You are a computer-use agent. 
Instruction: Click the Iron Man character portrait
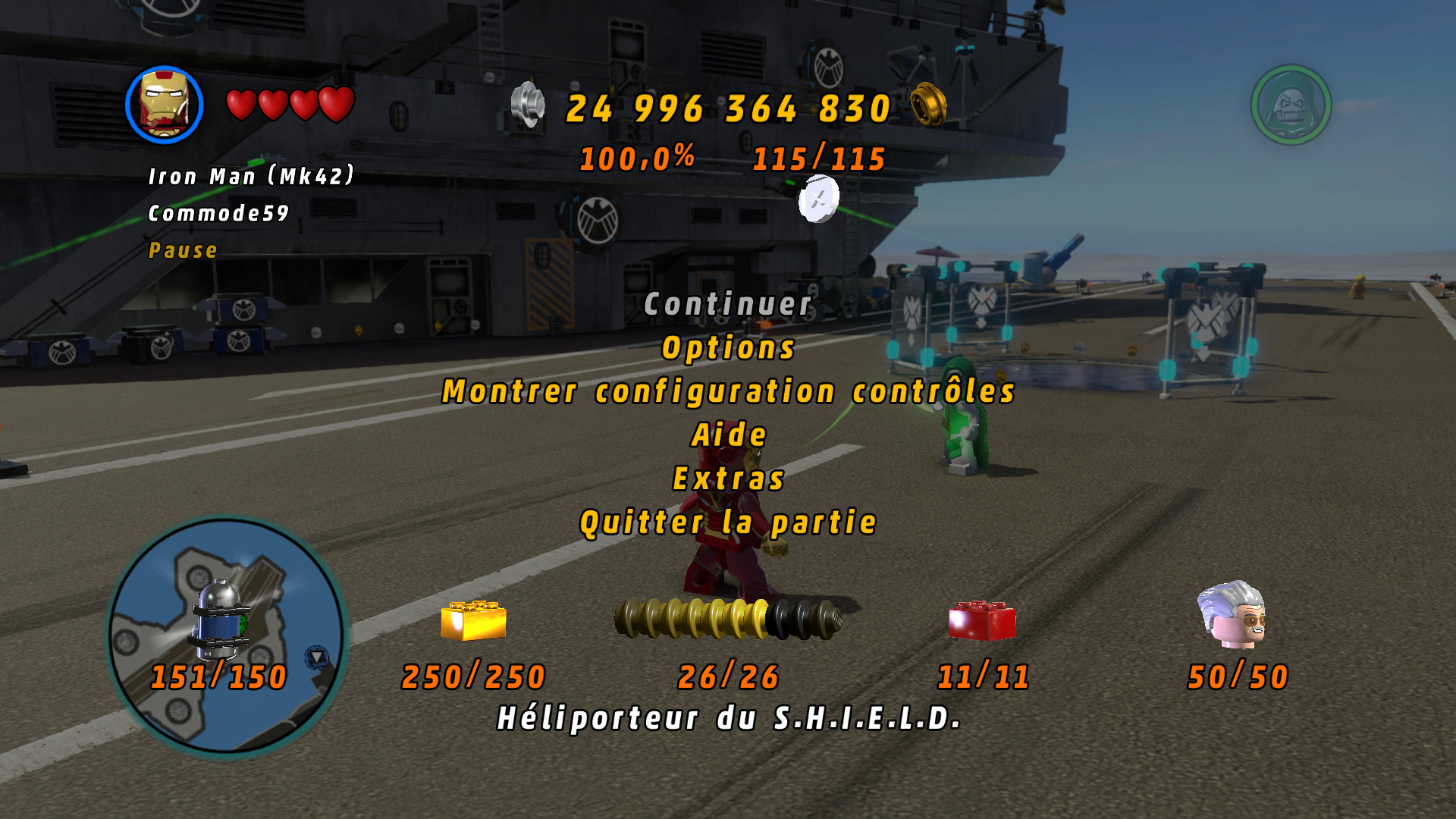click(165, 105)
